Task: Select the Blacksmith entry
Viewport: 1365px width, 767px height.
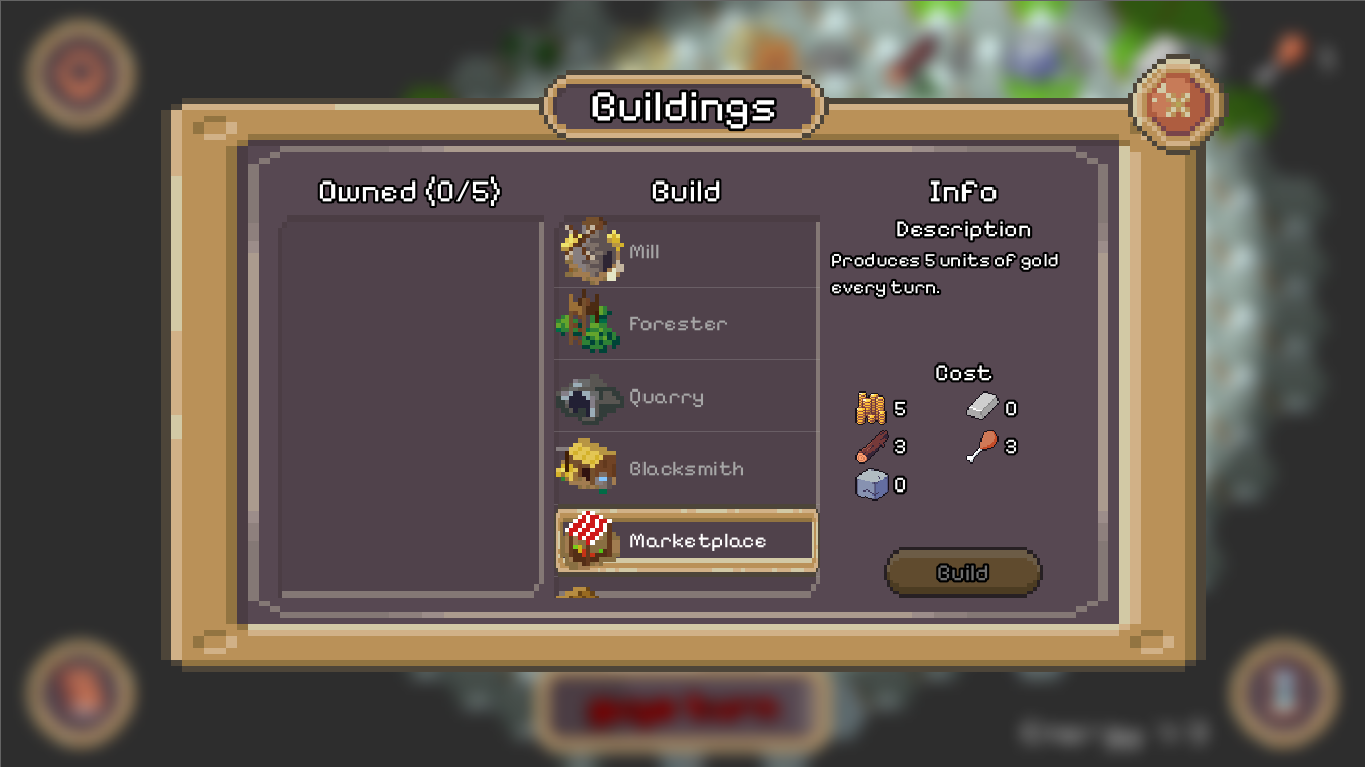Action: tap(687, 469)
